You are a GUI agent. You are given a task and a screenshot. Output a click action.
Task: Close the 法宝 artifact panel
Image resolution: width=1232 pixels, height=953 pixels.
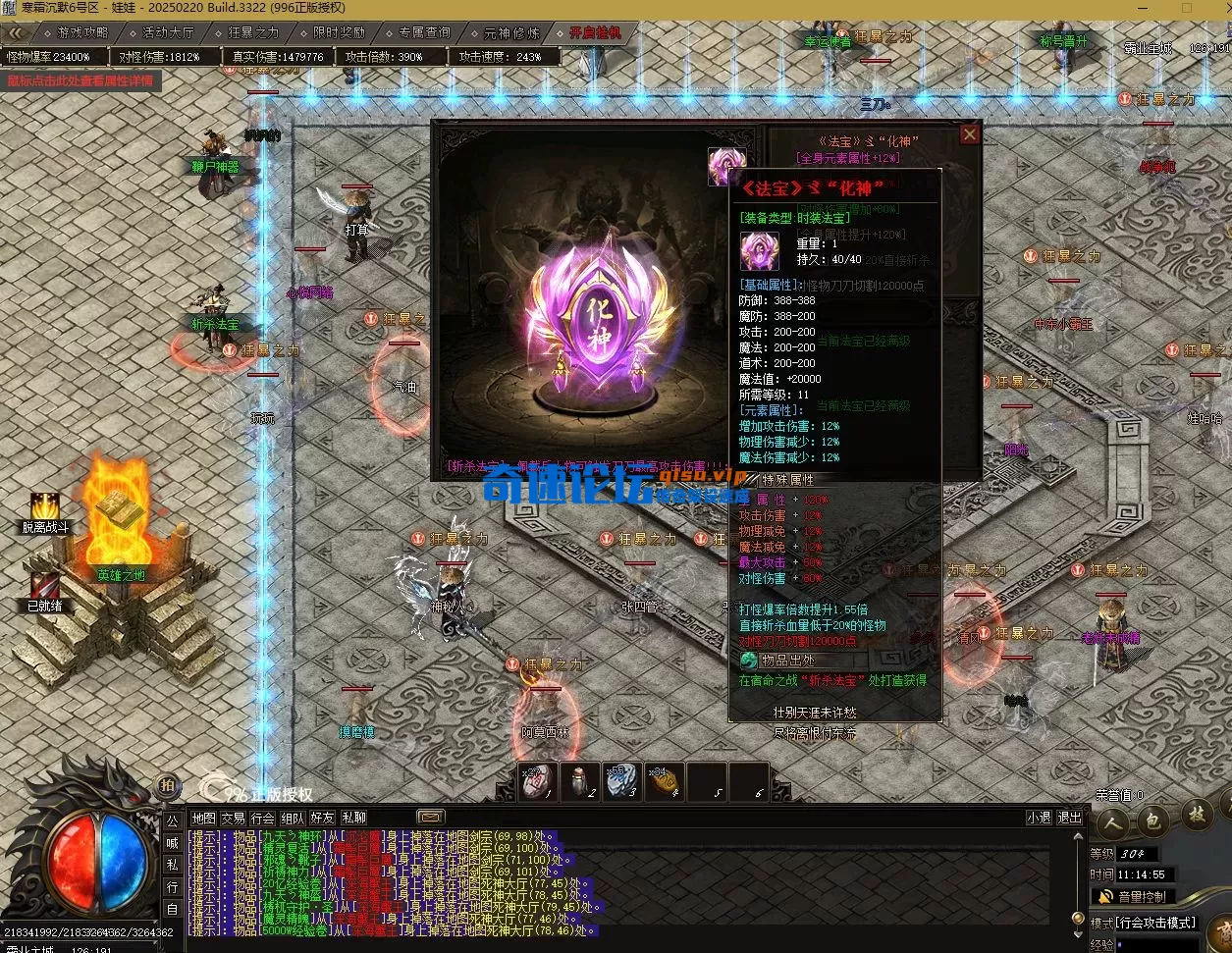(x=969, y=133)
